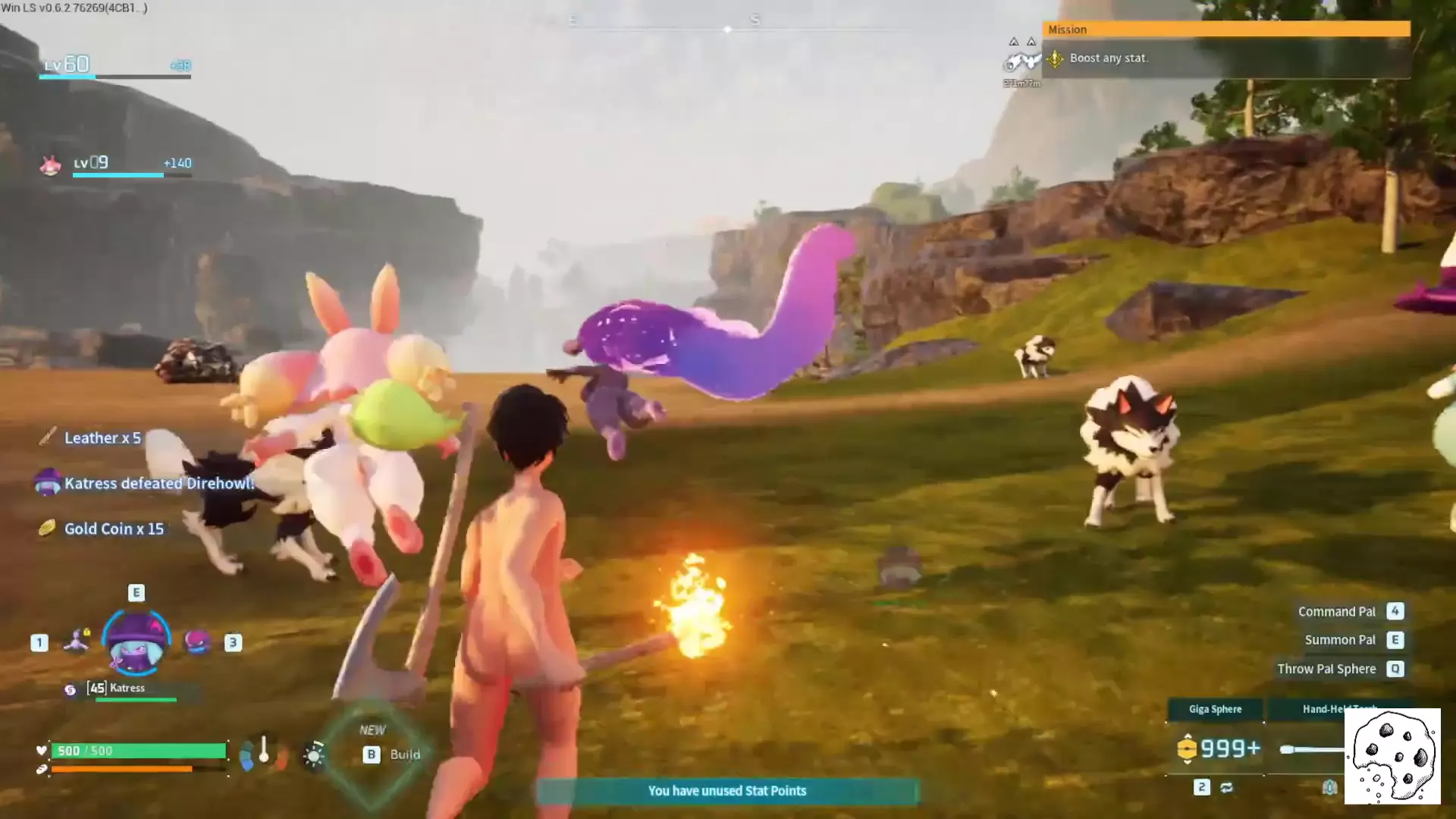This screenshot has height=819, width=1456.
Task: Click the sun time-of-day indicator
Action: click(x=313, y=755)
